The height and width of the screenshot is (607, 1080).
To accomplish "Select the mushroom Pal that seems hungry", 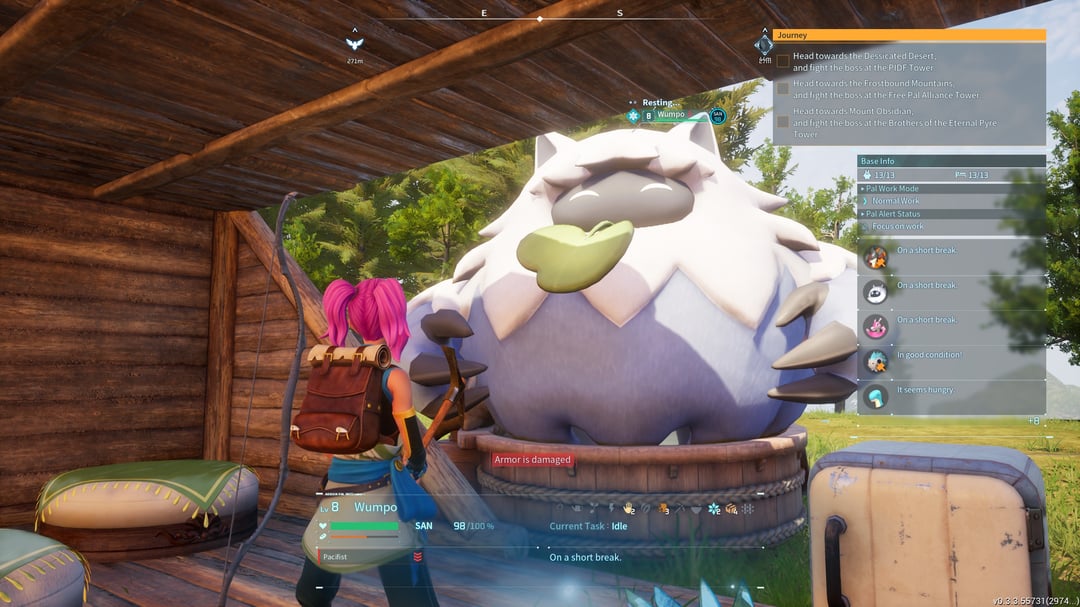I will (875, 397).
